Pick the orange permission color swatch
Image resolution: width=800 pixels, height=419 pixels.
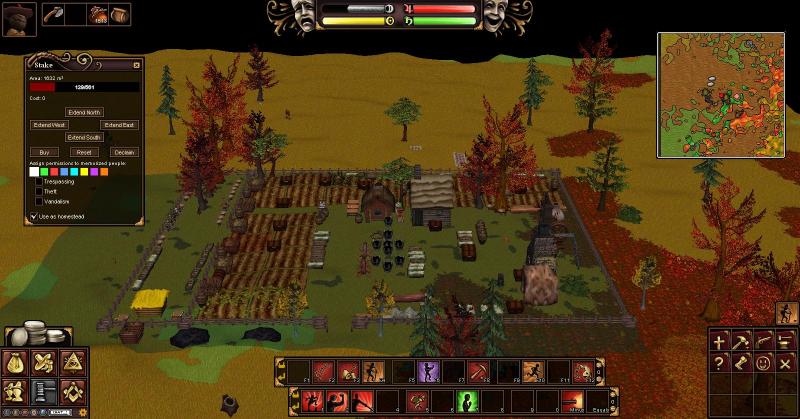(x=104, y=172)
